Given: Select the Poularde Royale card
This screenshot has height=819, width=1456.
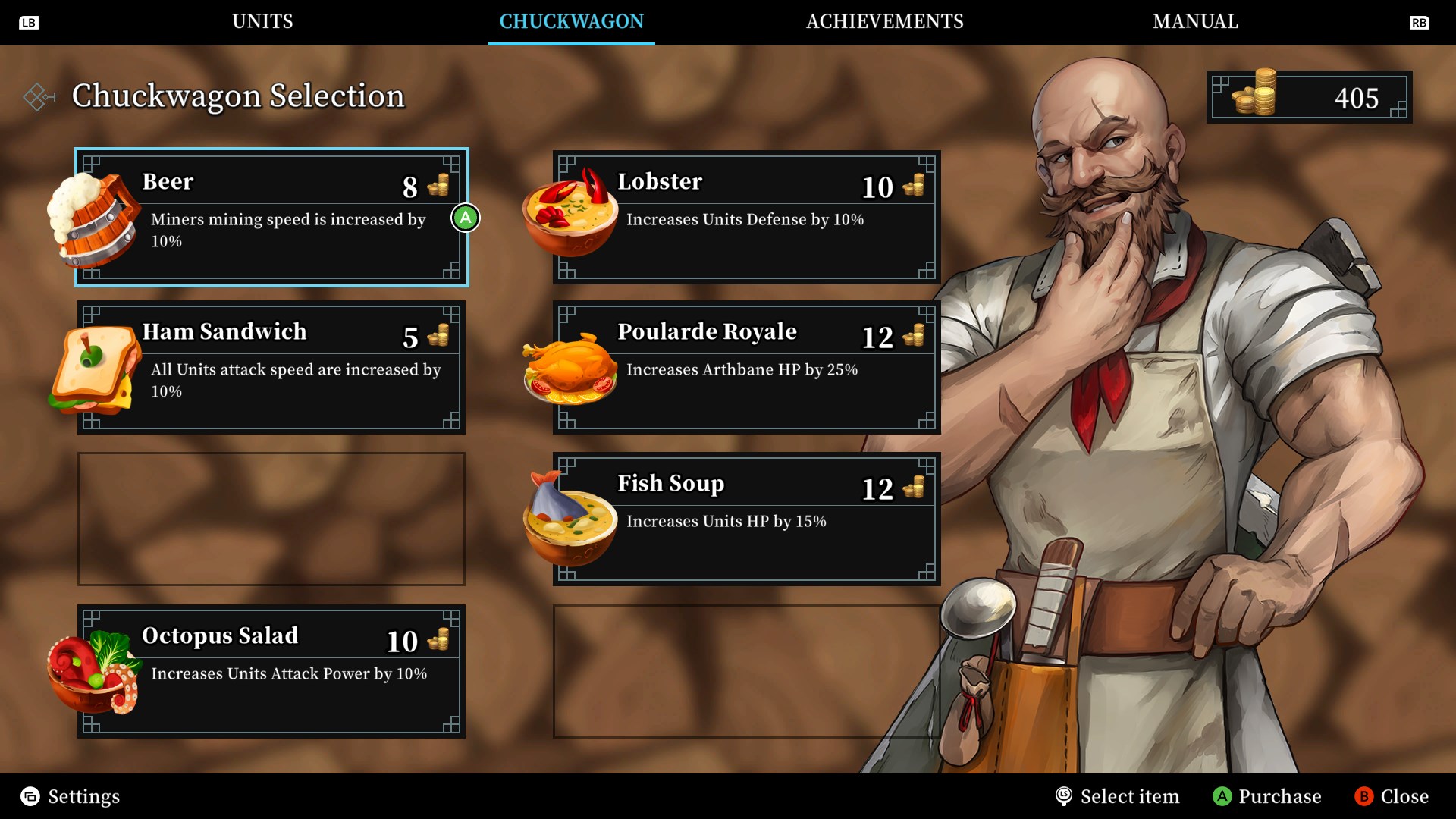Looking at the screenshot, I should 746,368.
